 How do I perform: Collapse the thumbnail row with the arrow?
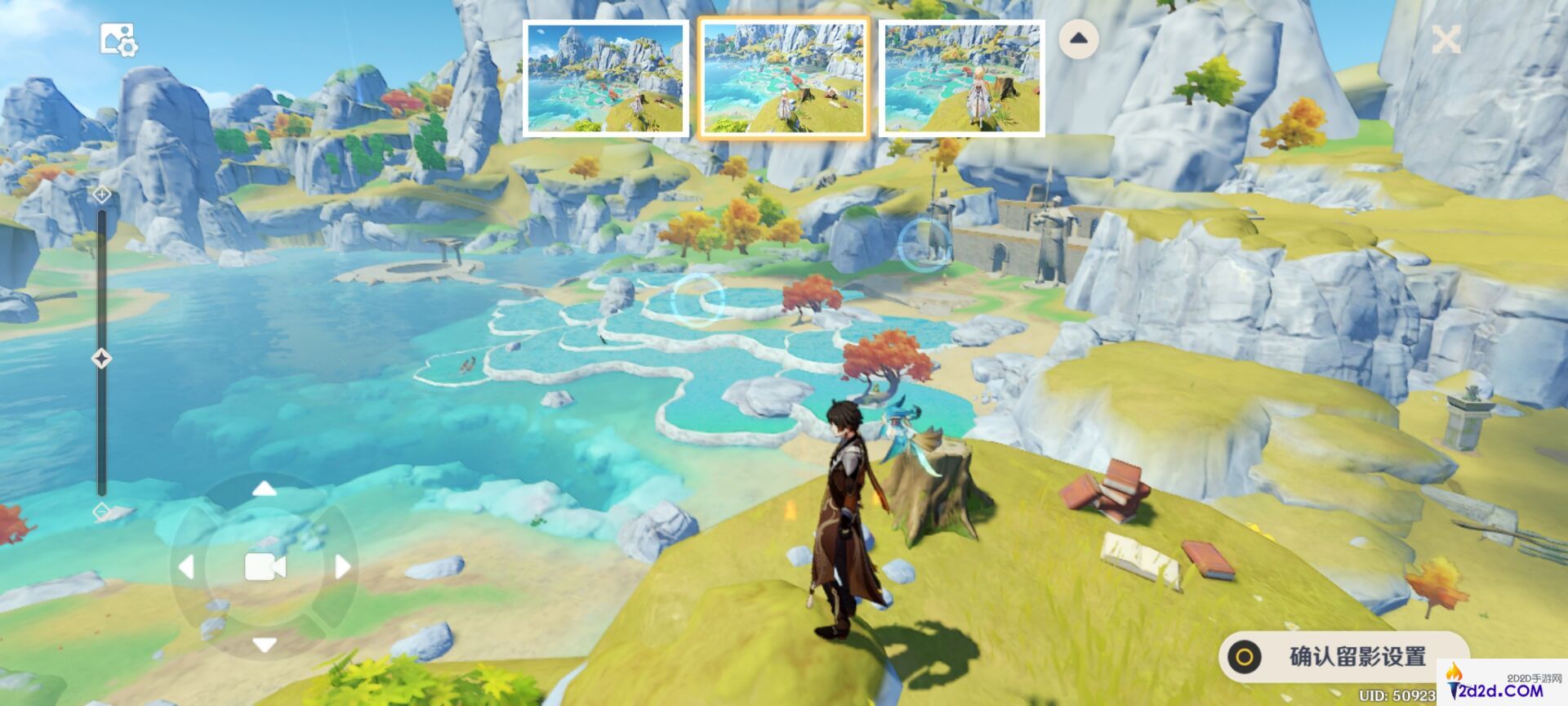coord(1078,38)
